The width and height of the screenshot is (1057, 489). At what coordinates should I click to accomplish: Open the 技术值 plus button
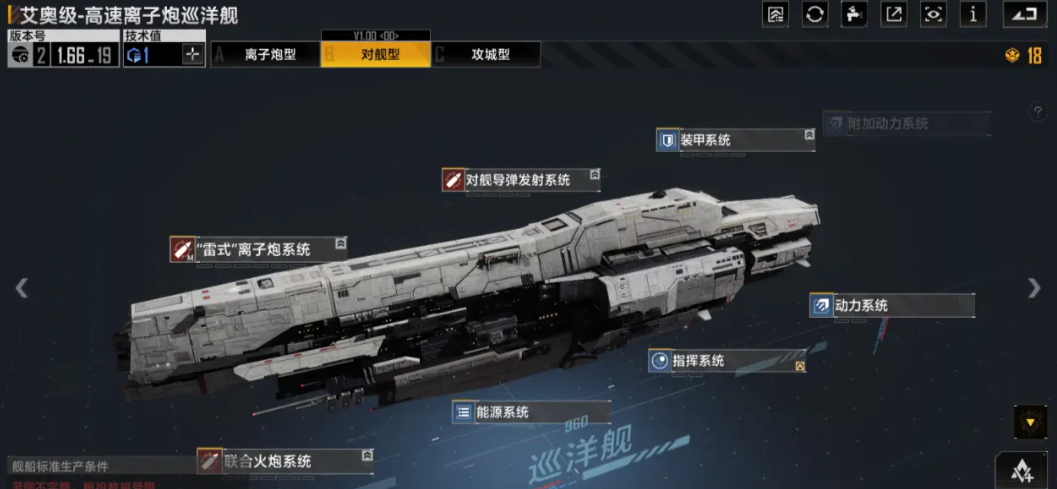(193, 55)
